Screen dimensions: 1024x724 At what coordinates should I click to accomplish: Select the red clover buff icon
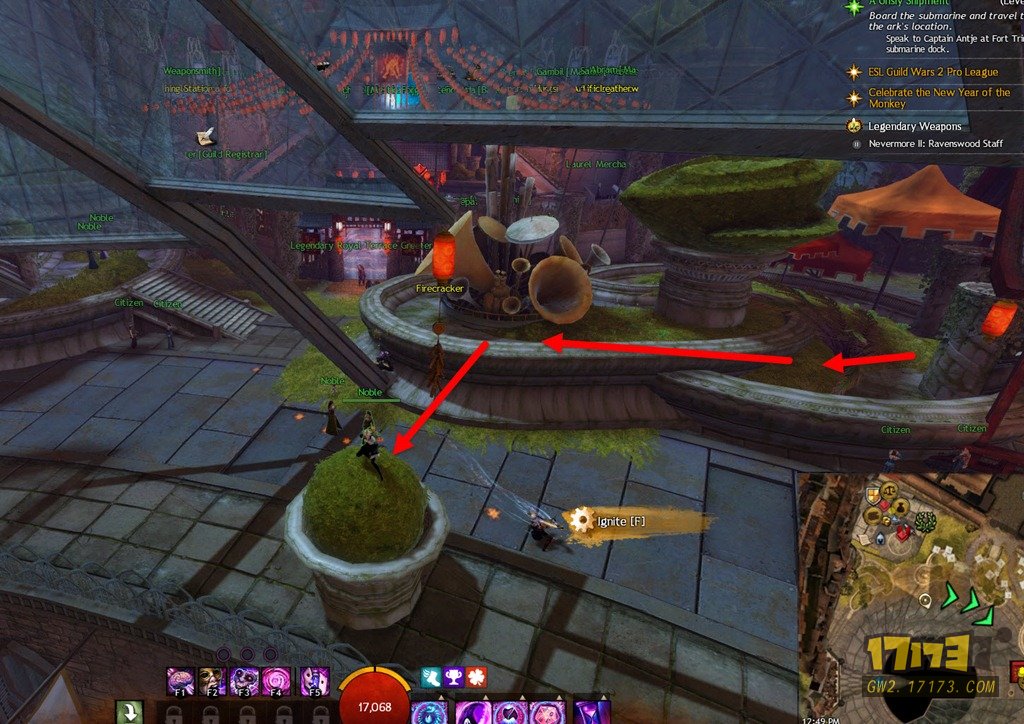[476, 677]
